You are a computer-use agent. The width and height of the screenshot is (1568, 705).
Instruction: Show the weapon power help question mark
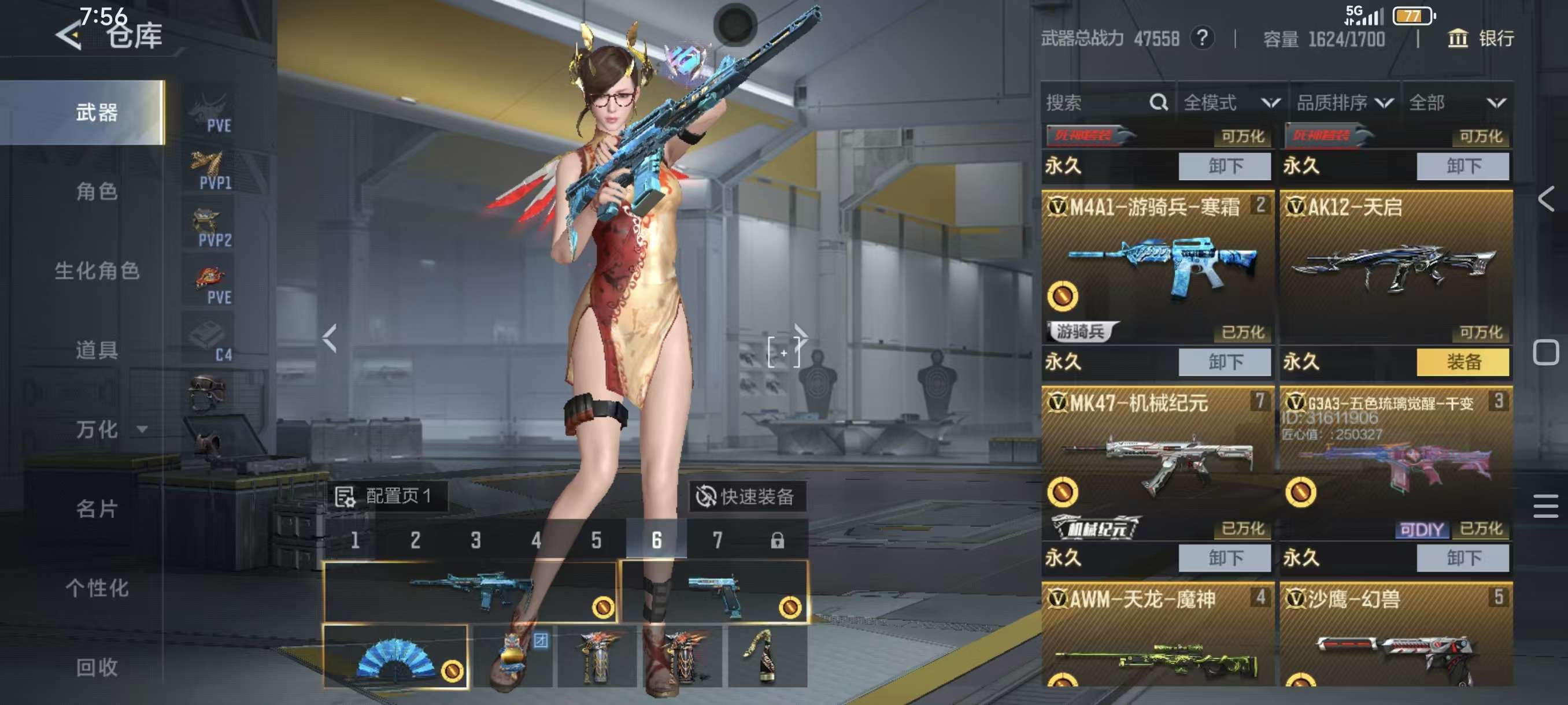tap(1201, 39)
